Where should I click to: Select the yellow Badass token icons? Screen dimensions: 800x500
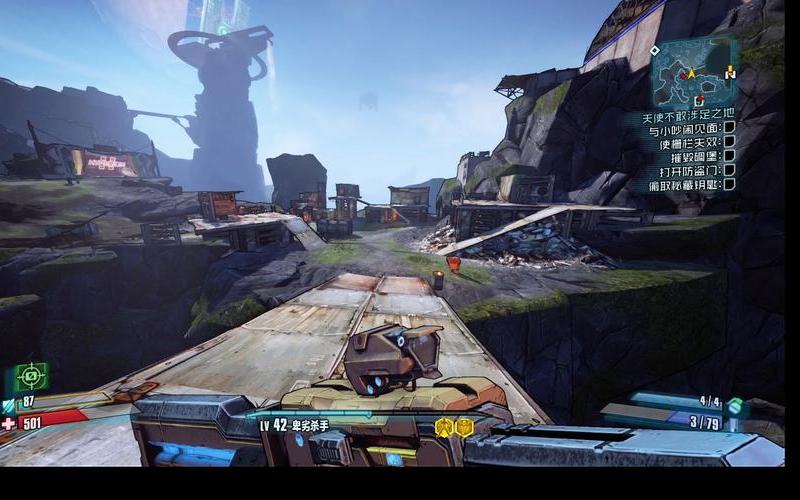point(454,427)
